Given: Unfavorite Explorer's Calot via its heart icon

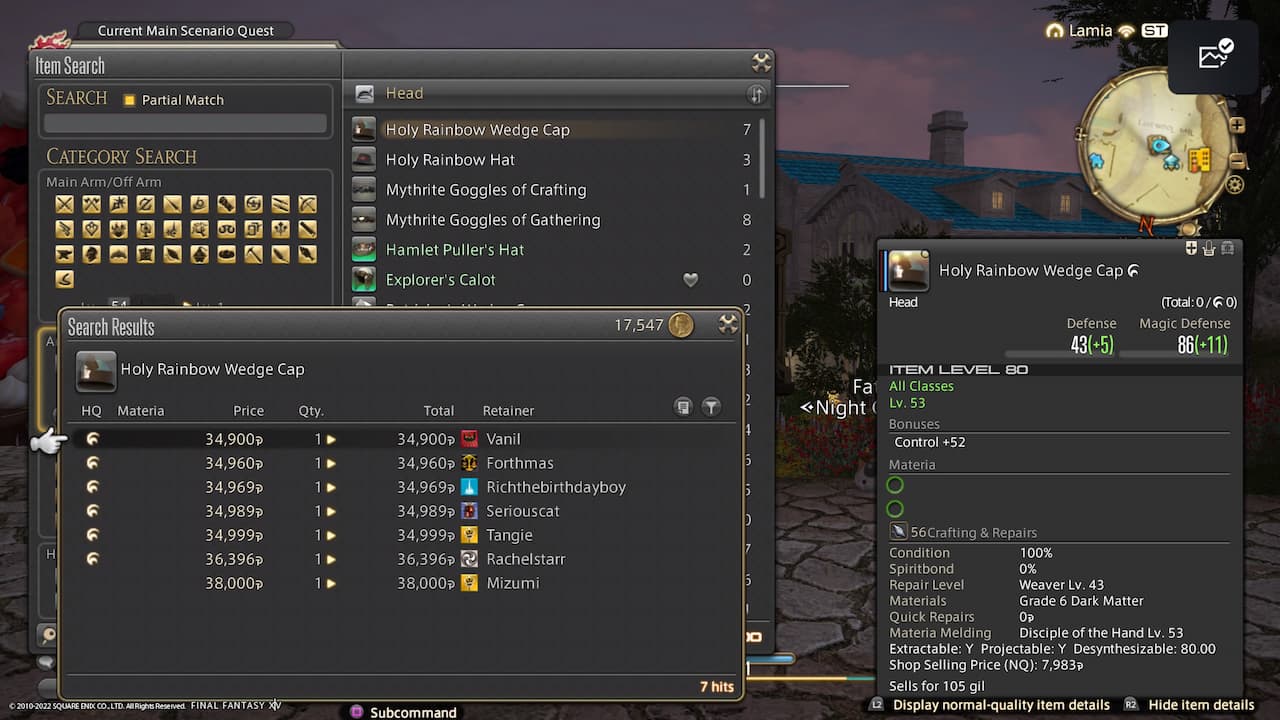Looking at the screenshot, I should pos(690,280).
